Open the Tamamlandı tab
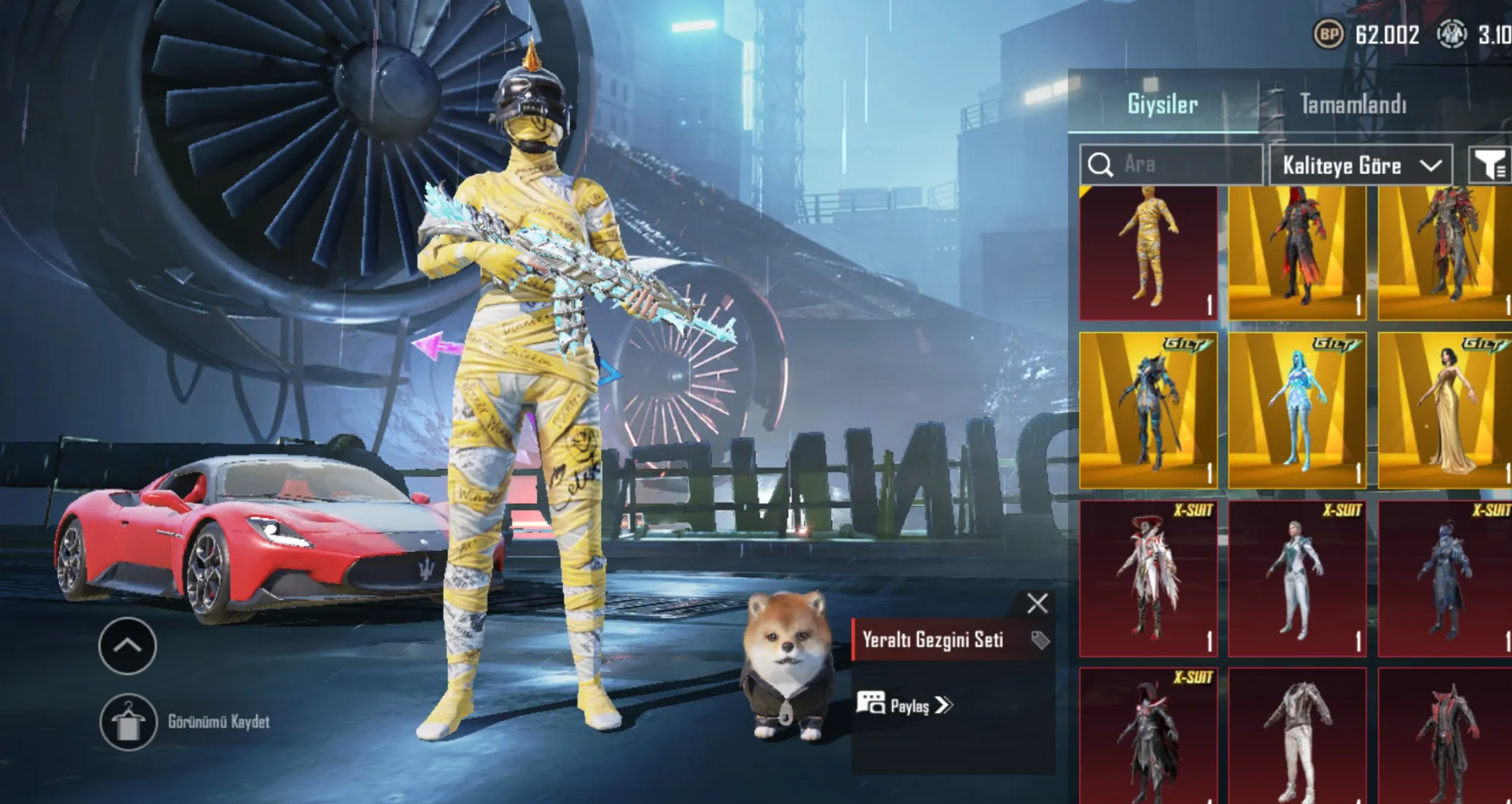Image resolution: width=1512 pixels, height=804 pixels. pyautogui.click(x=1353, y=105)
